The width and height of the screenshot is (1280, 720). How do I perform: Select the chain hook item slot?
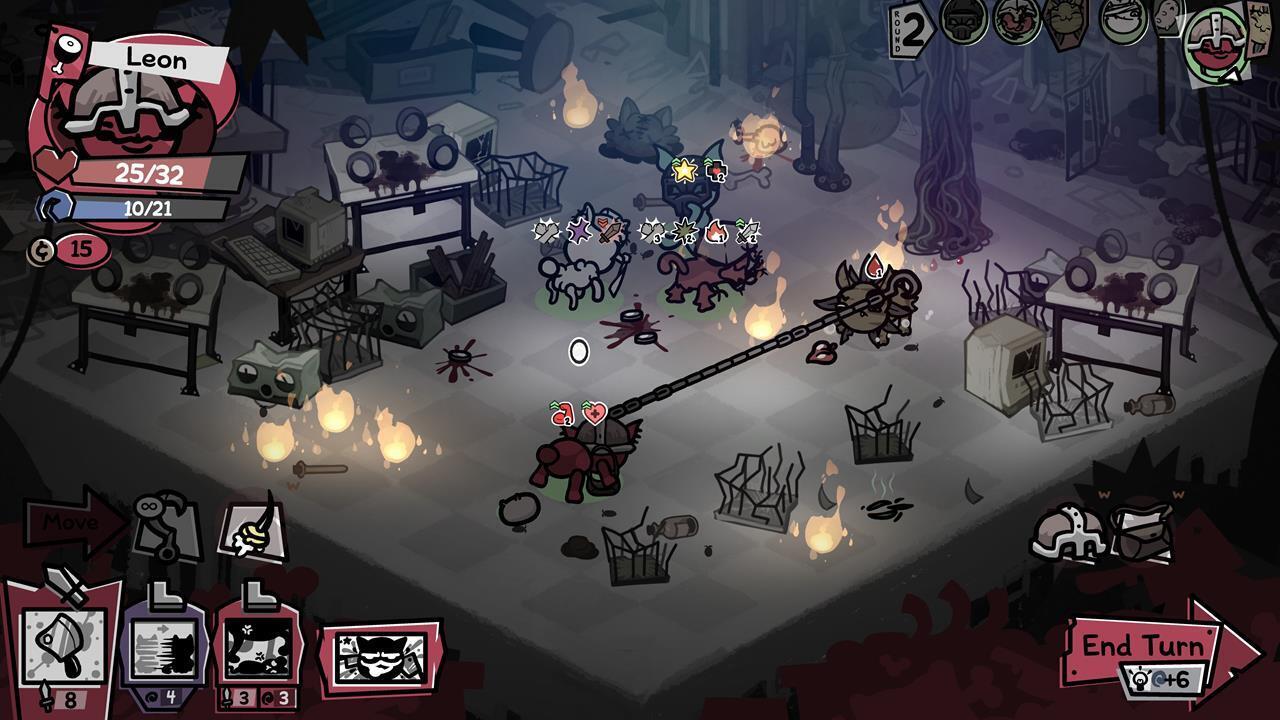pos(163,523)
